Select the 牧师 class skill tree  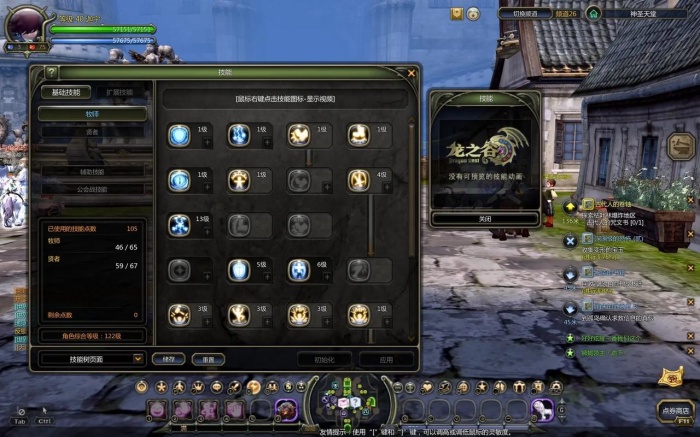(x=92, y=114)
